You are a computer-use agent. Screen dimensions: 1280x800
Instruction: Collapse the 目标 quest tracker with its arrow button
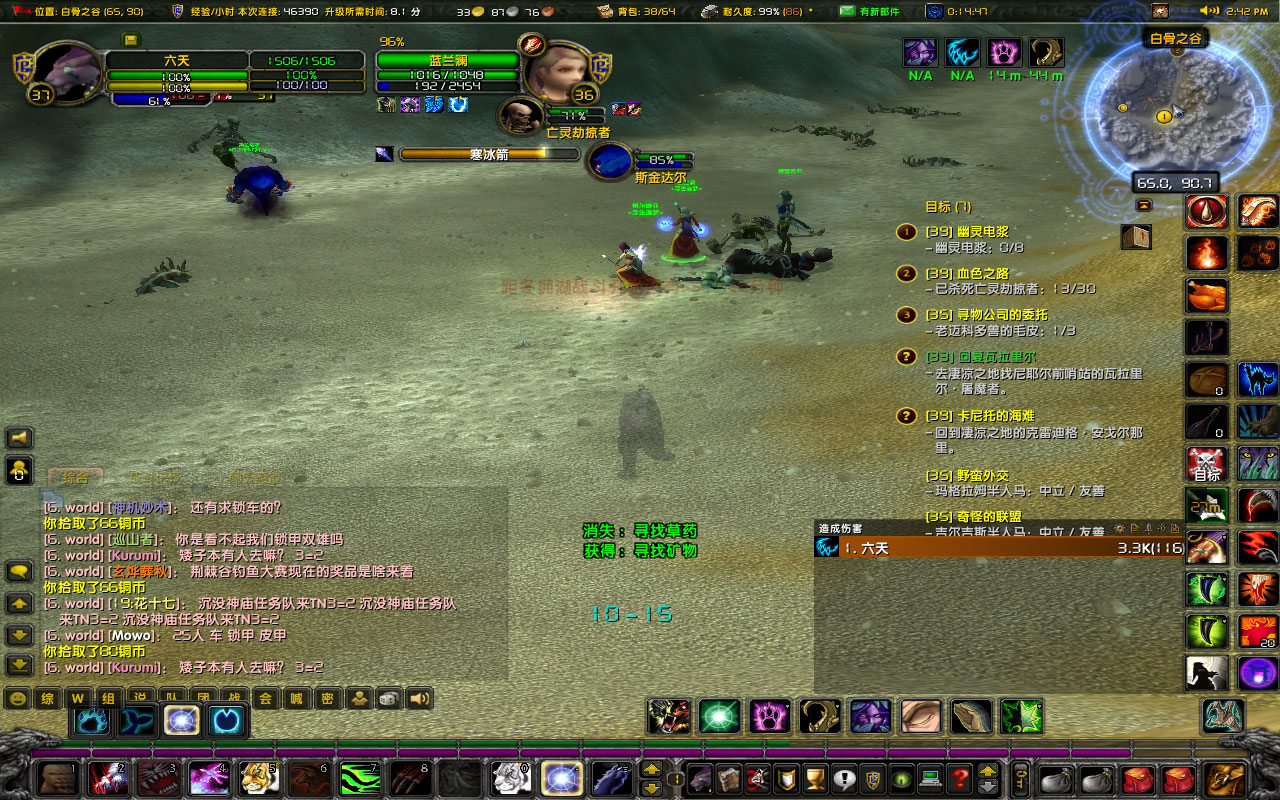pos(1142,207)
